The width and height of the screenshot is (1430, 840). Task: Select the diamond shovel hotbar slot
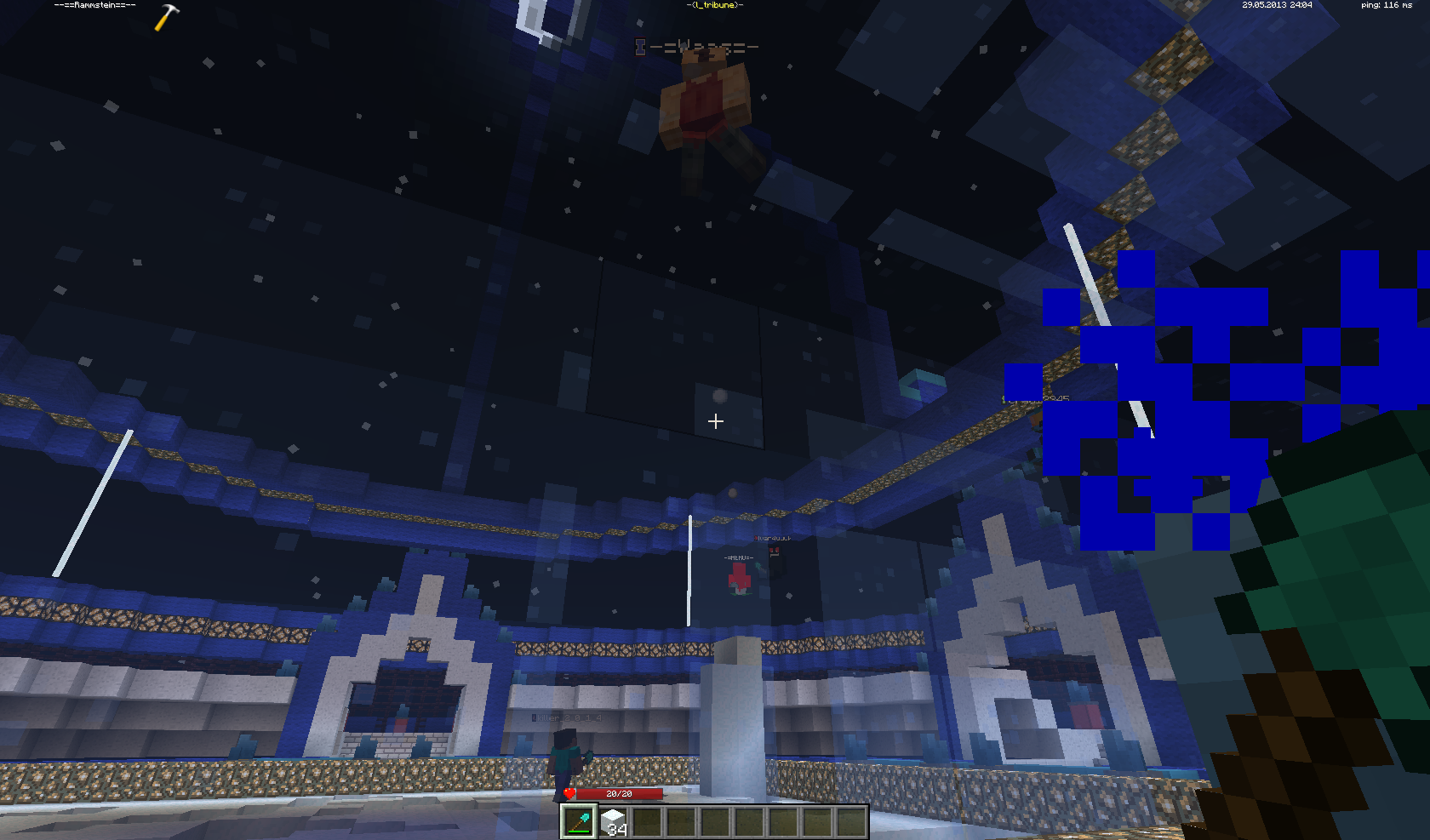(579, 822)
